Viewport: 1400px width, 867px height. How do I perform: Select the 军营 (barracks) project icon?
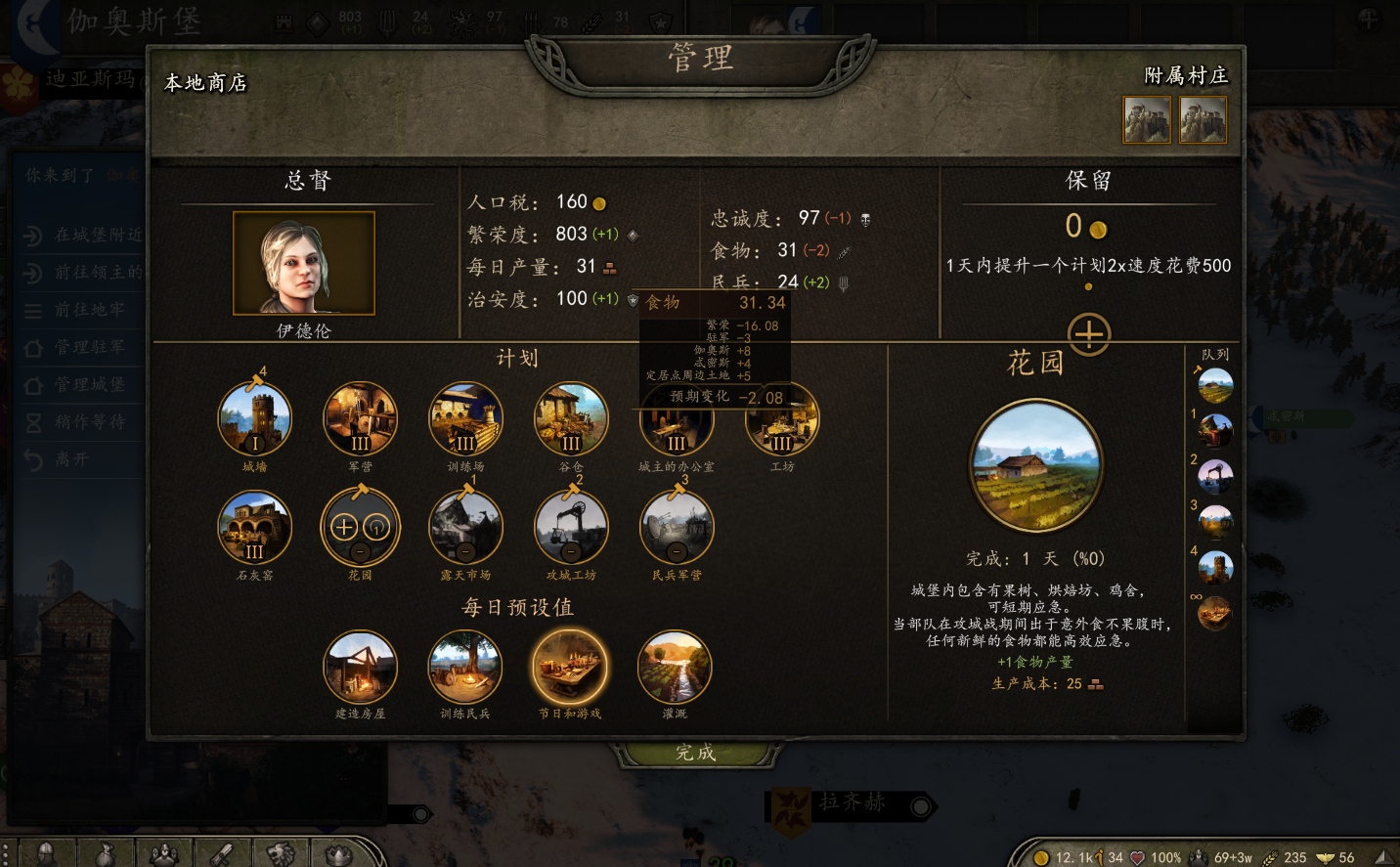[361, 419]
